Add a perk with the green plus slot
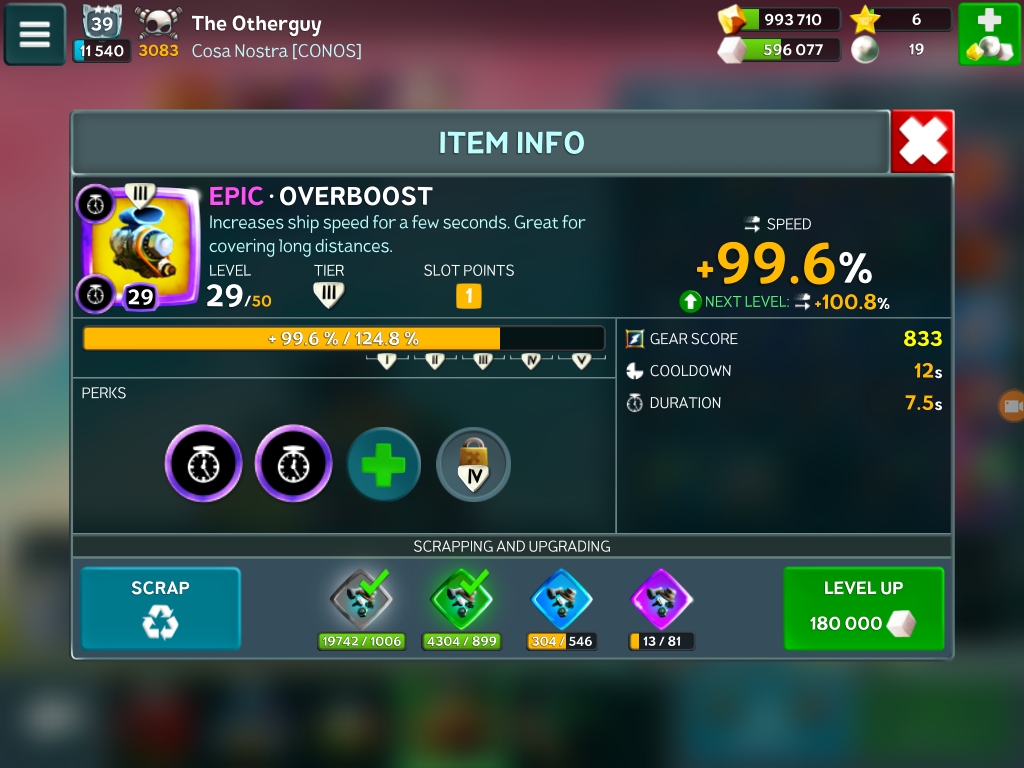This screenshot has height=768, width=1024. (x=384, y=464)
